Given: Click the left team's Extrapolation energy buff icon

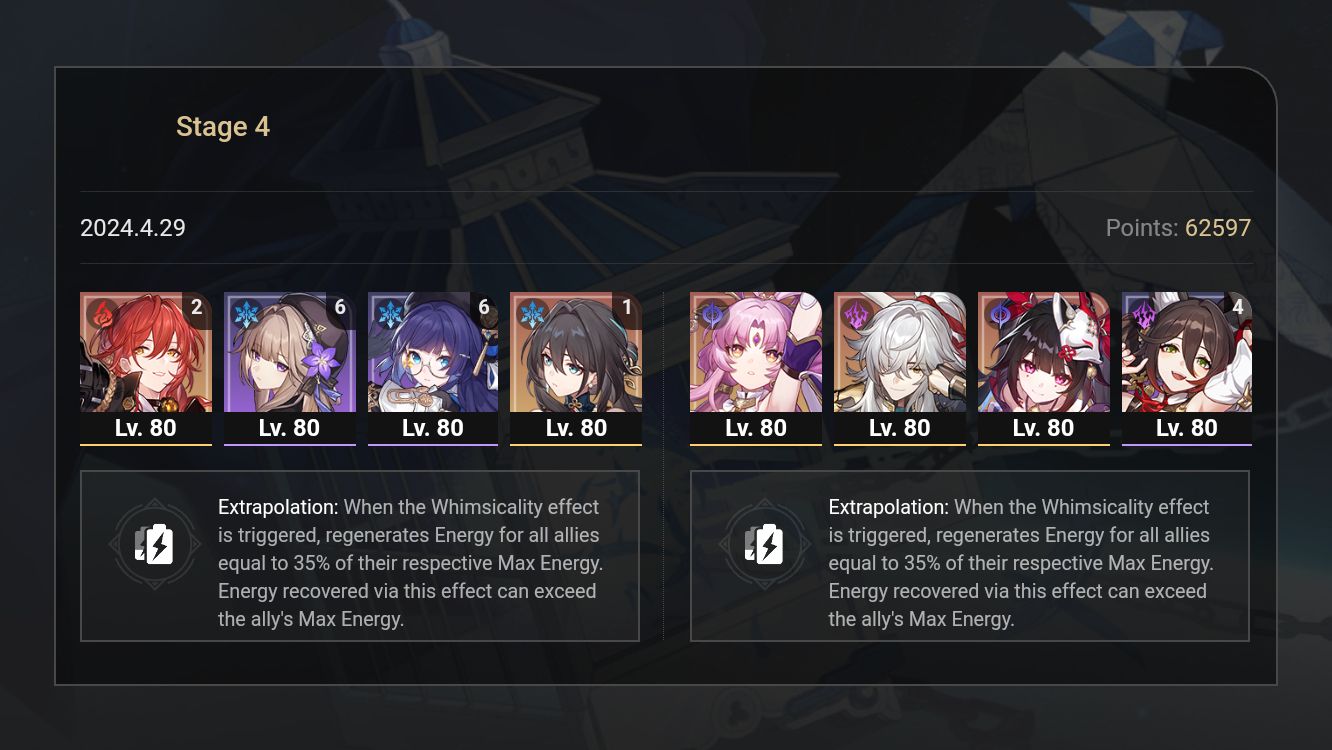Looking at the screenshot, I should [155, 544].
